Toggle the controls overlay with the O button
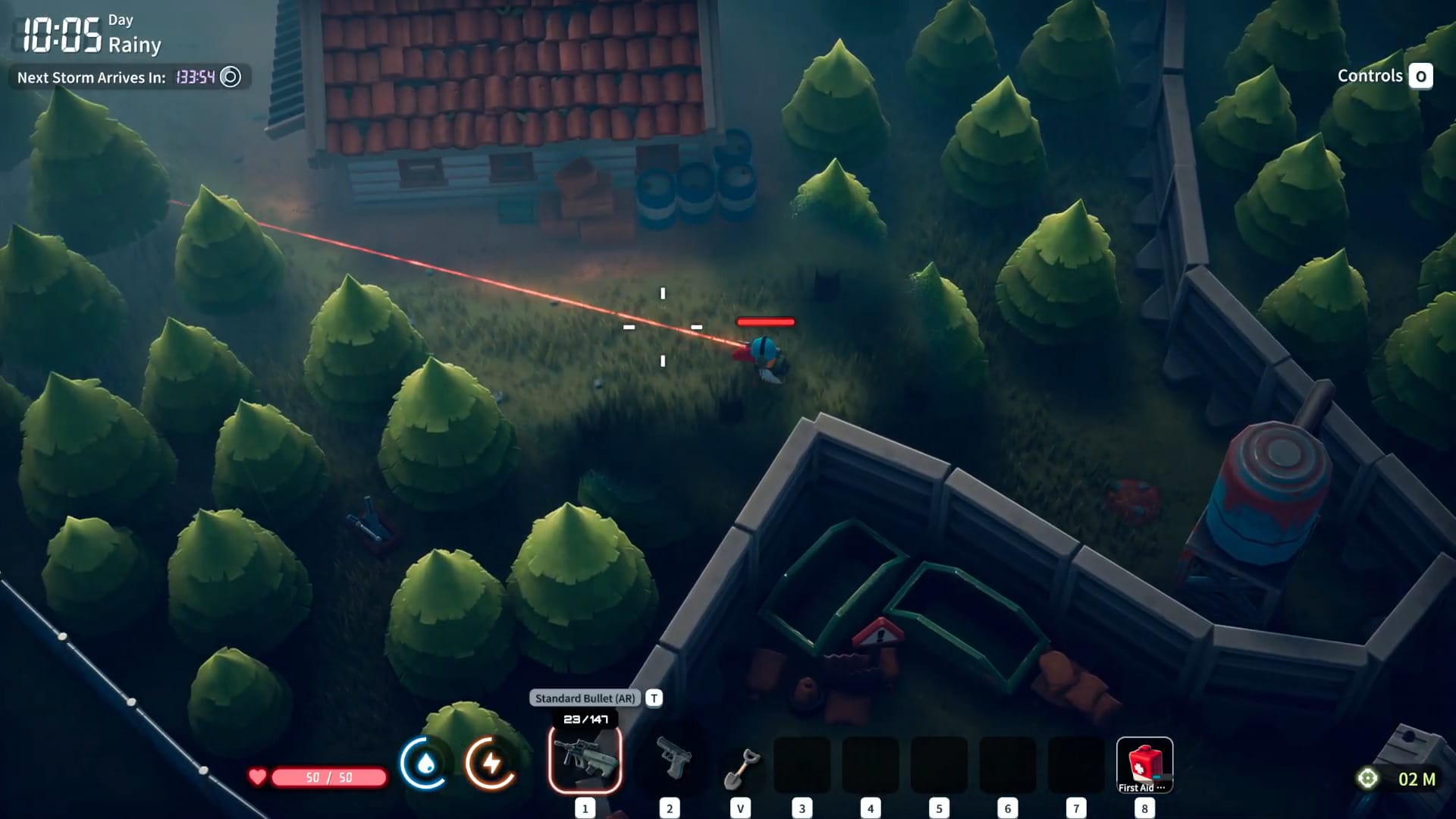The height and width of the screenshot is (819, 1456). [1419, 76]
